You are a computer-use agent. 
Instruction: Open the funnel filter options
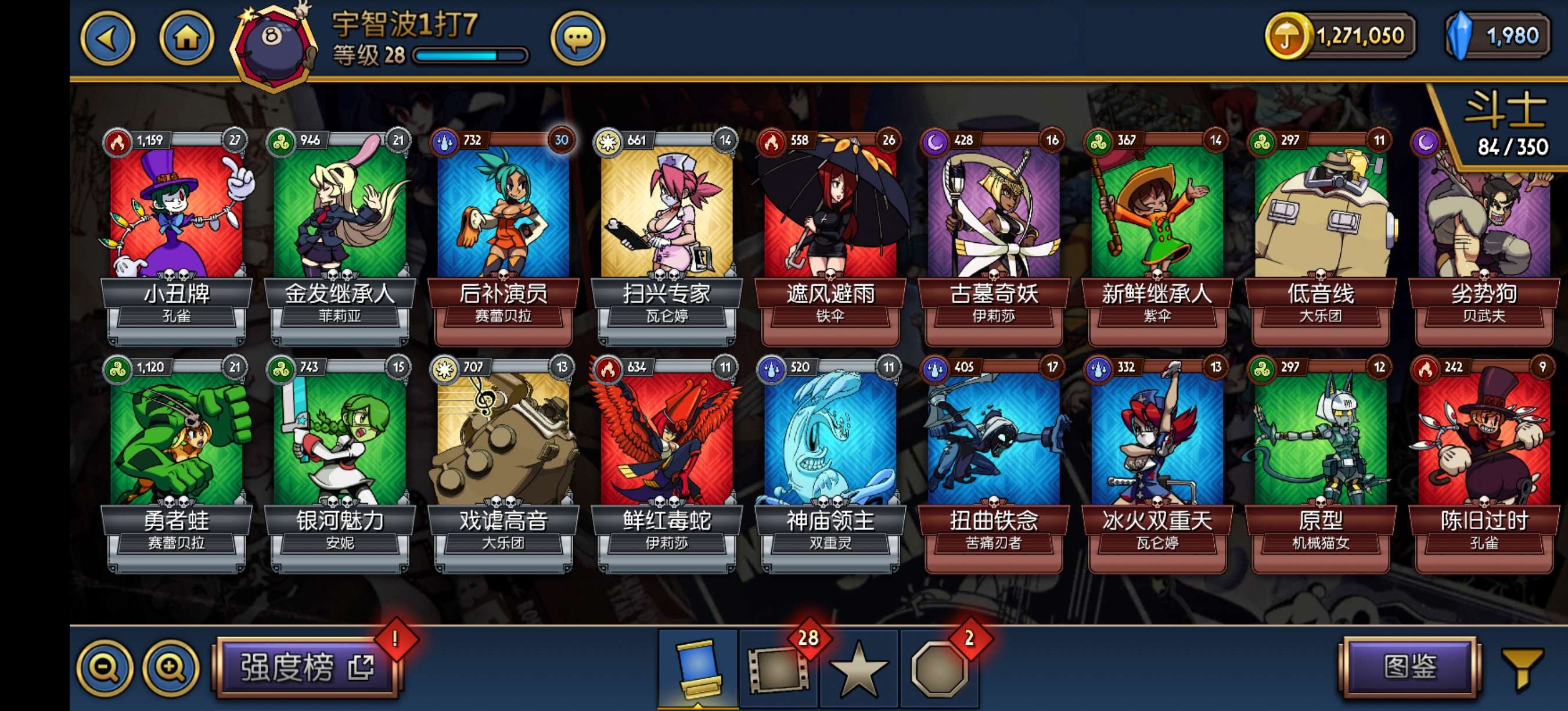(x=1522, y=668)
